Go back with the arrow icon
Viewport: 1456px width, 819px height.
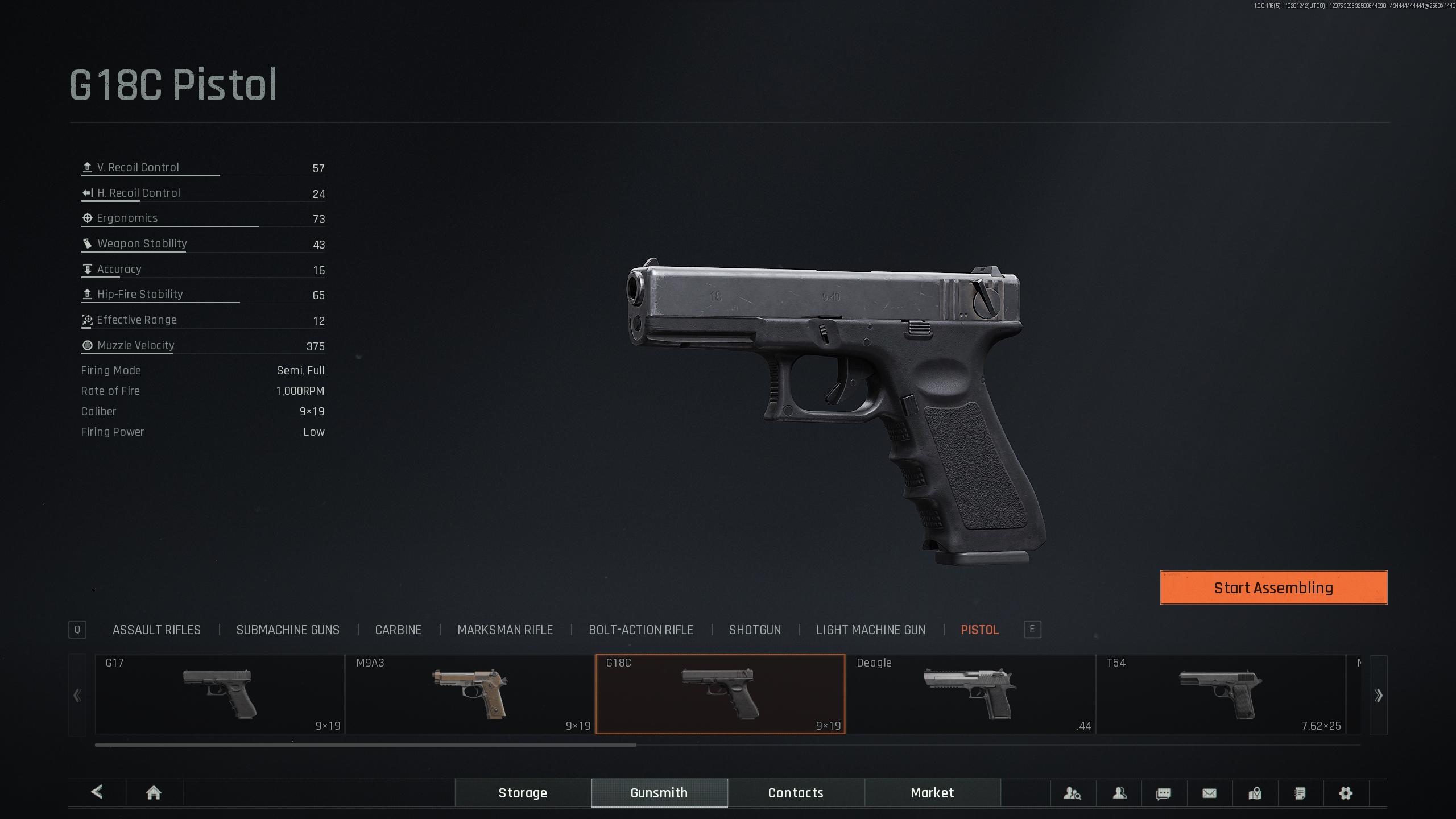[97, 792]
